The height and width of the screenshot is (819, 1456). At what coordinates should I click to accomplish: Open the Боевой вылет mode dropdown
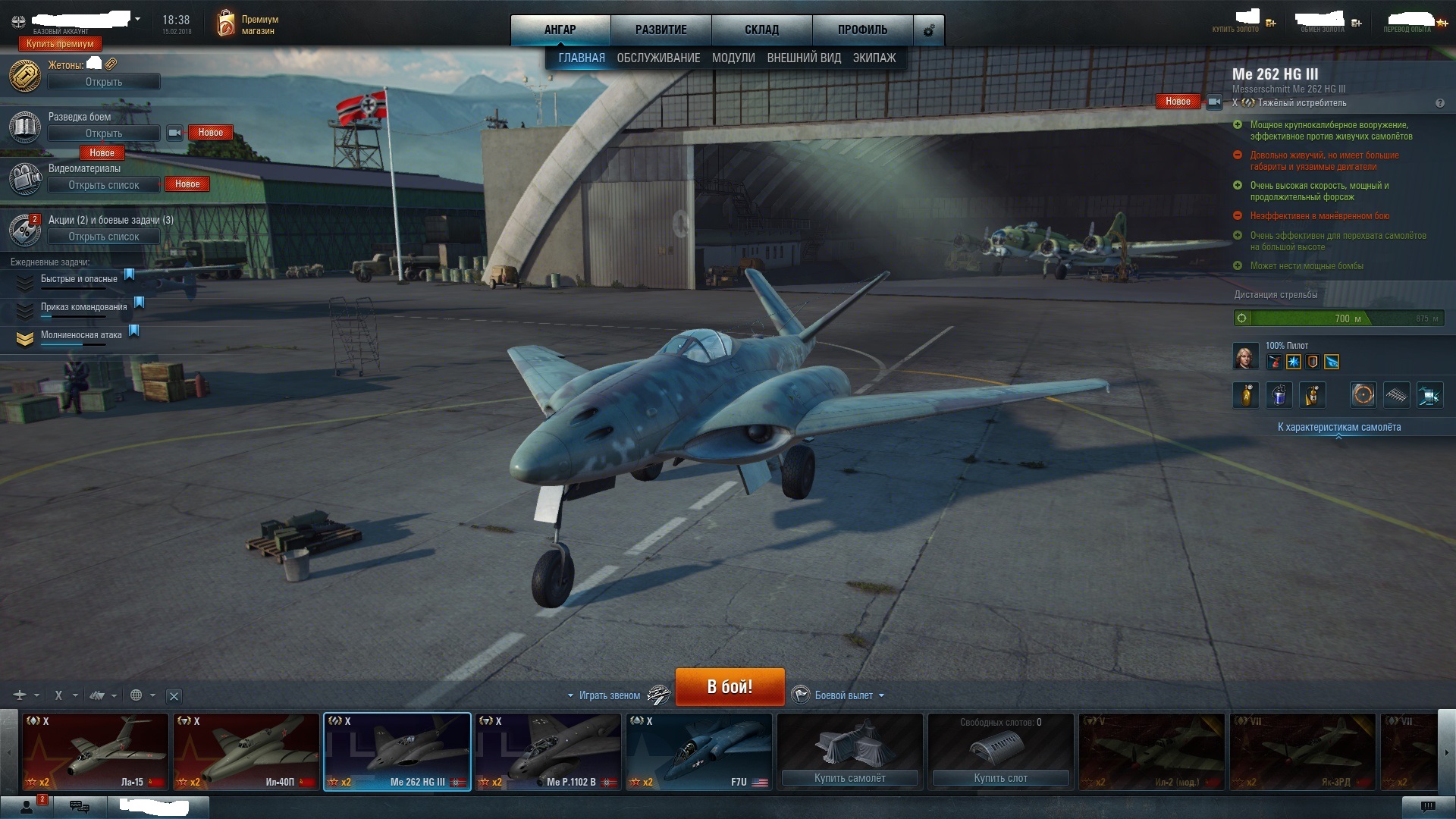pyautogui.click(x=844, y=695)
